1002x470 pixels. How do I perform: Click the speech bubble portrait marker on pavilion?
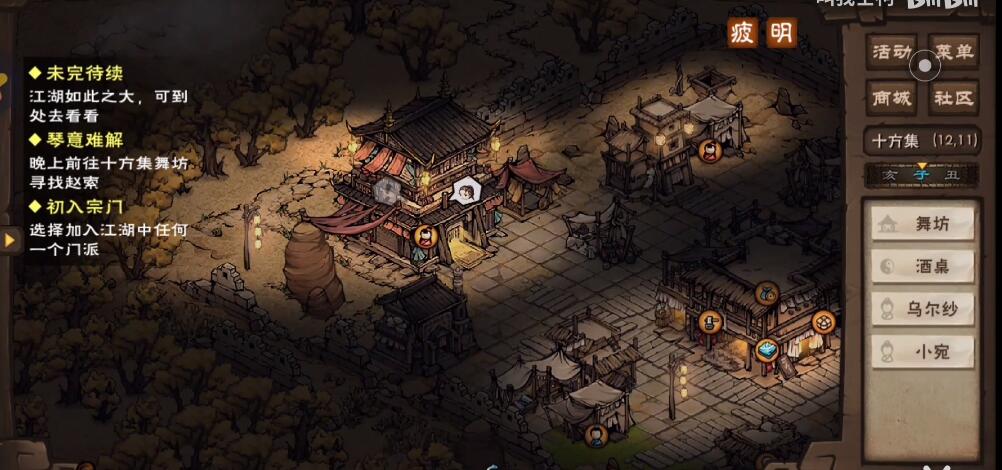466,189
